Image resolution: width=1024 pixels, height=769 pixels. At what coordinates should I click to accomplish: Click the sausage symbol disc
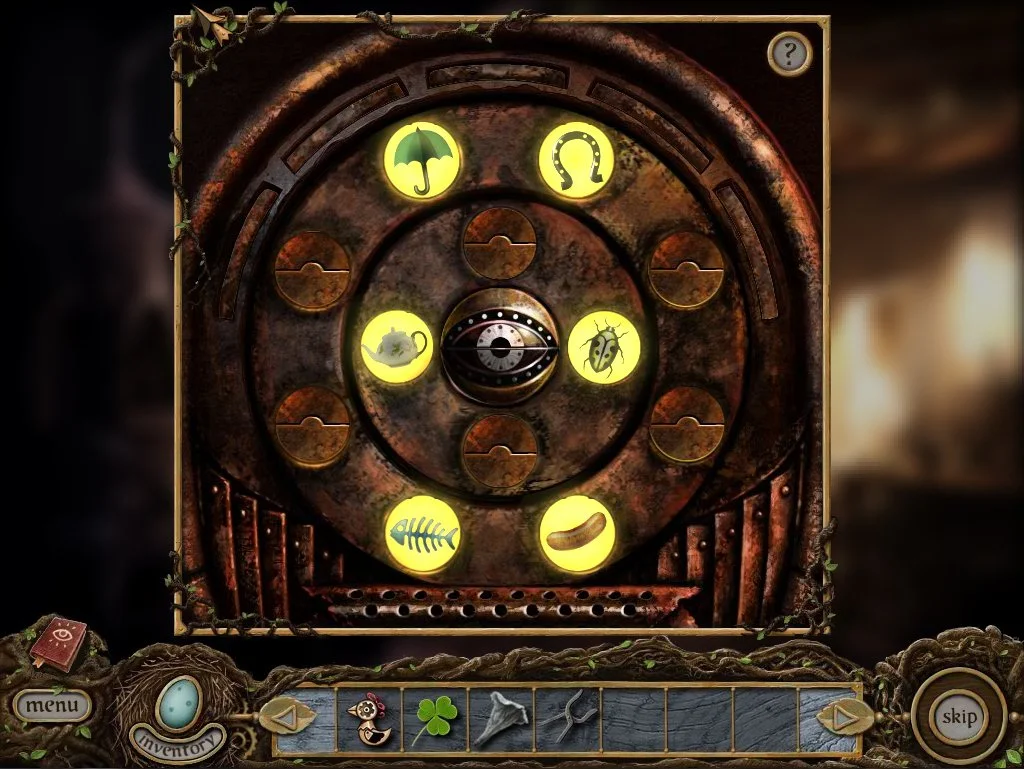577,534
